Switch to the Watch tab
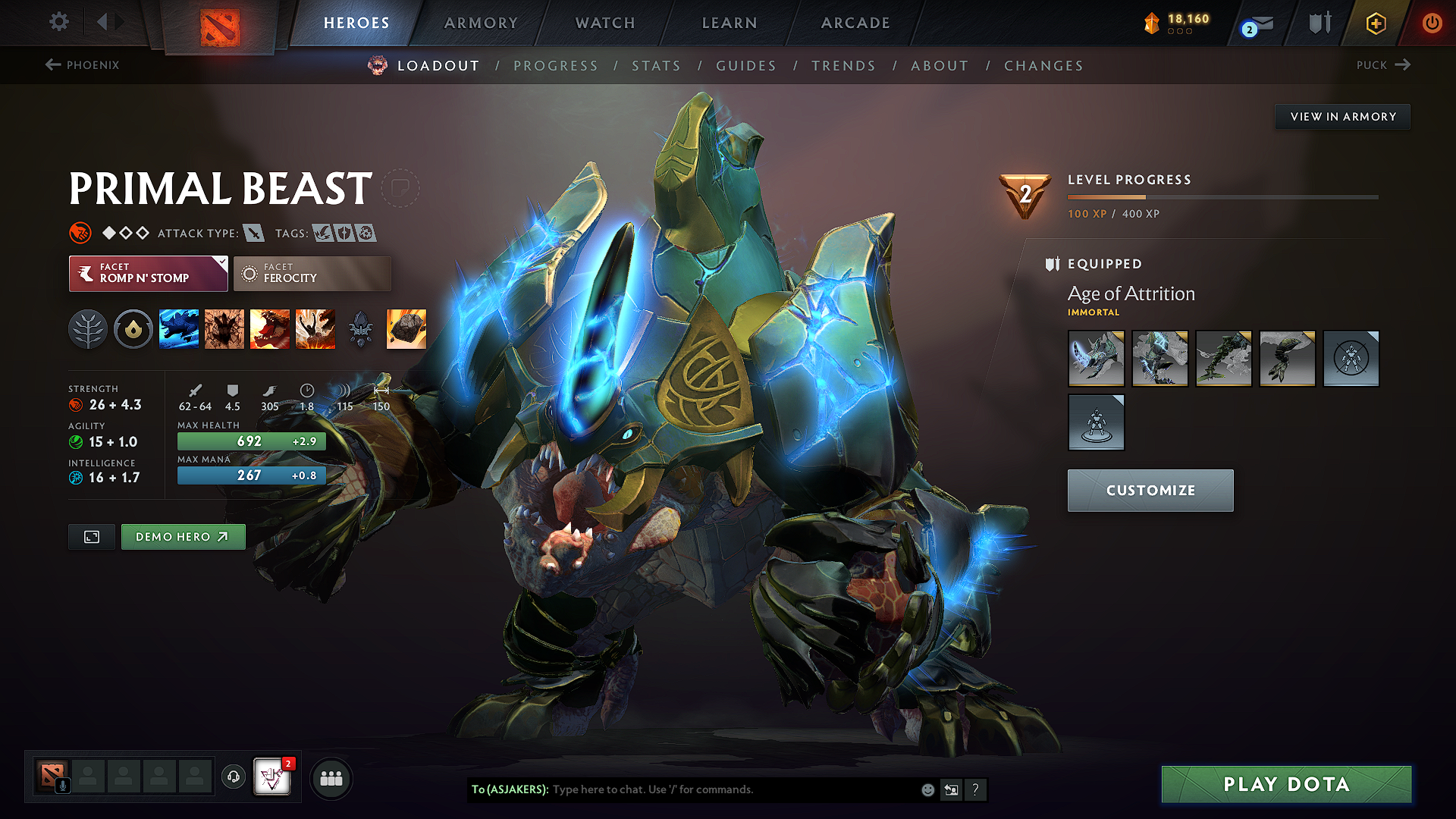 tap(605, 23)
